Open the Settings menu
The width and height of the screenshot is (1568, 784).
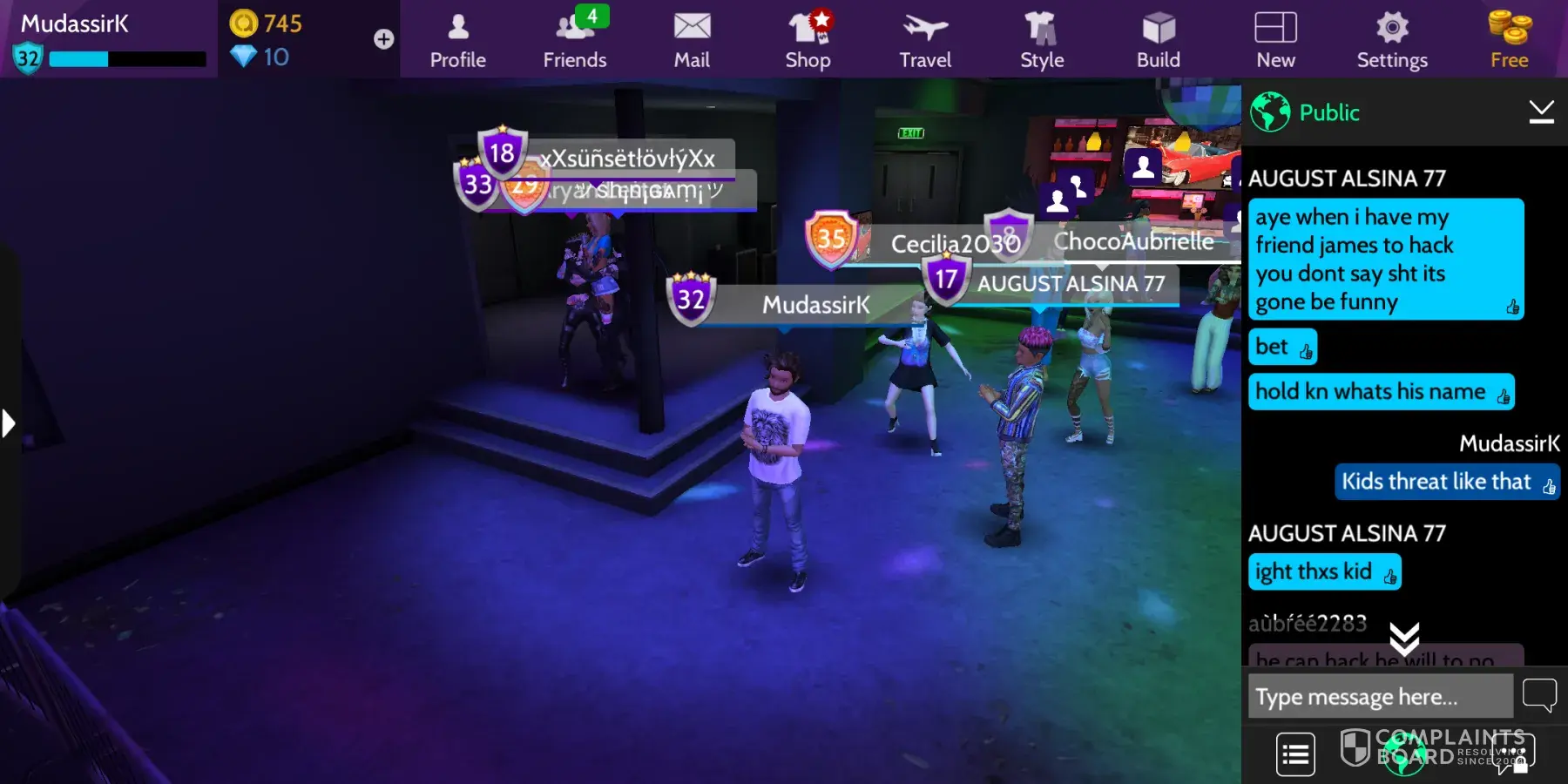click(1392, 40)
